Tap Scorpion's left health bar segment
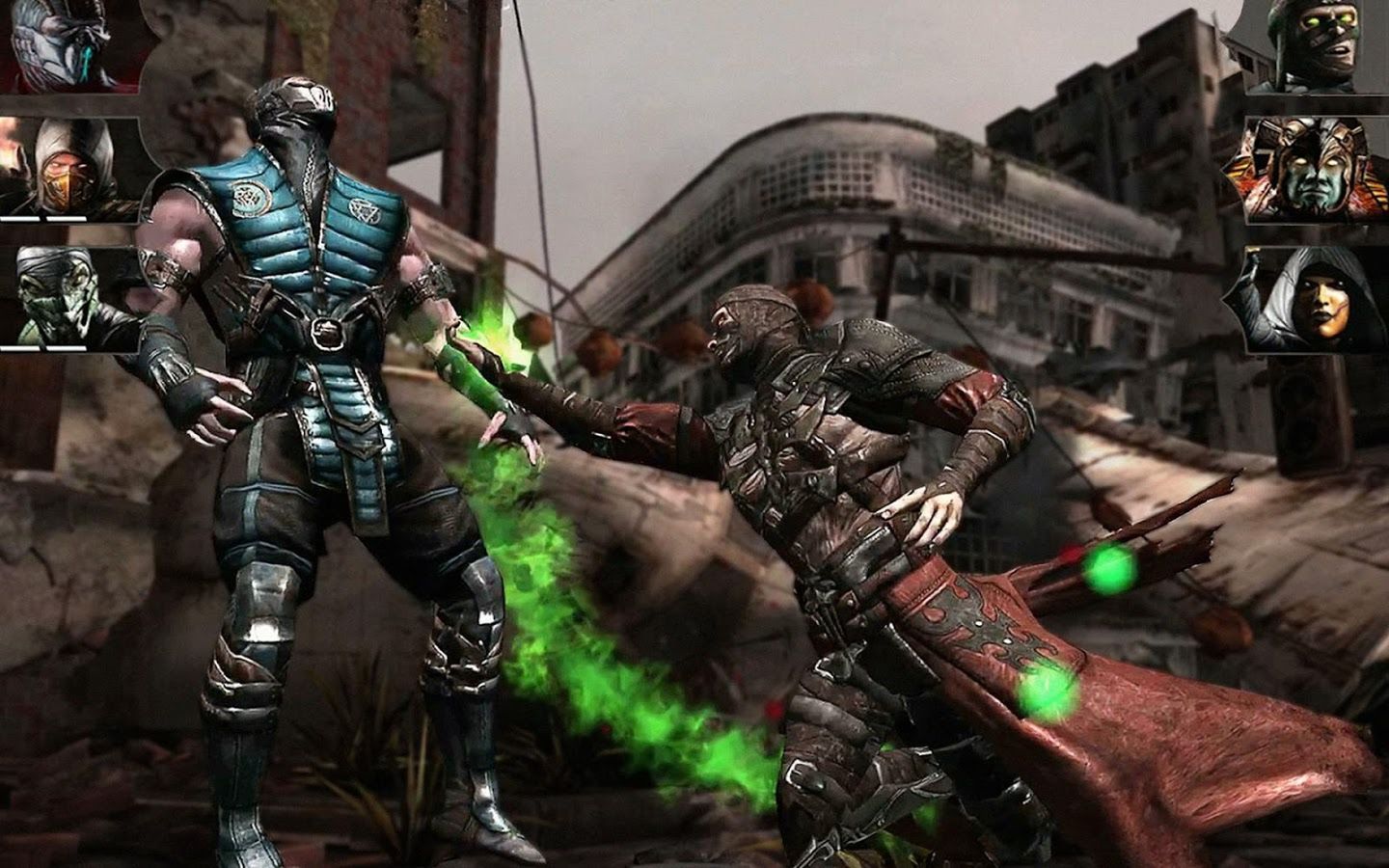Image resolution: width=1389 pixels, height=868 pixels. click(x=20, y=220)
